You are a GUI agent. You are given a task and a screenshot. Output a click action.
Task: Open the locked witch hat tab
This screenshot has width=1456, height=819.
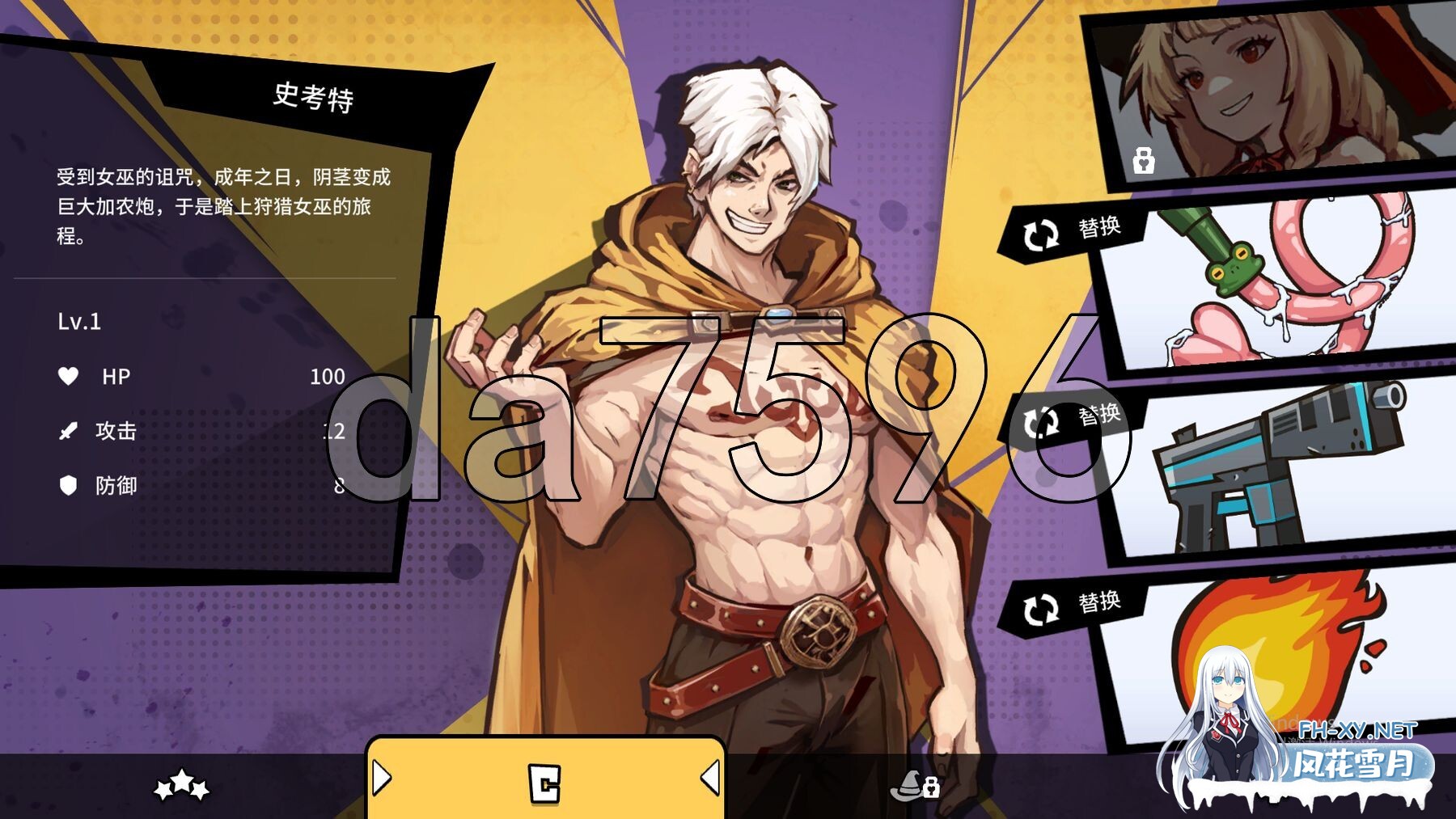(x=914, y=785)
